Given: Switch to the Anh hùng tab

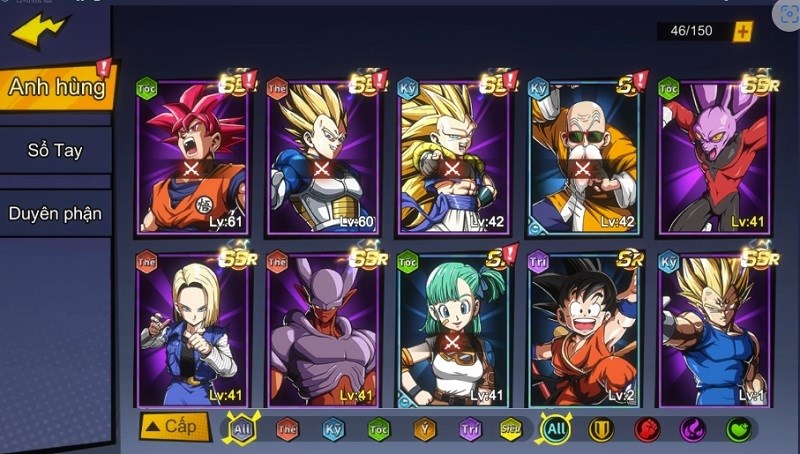Looking at the screenshot, I should (x=57, y=87).
